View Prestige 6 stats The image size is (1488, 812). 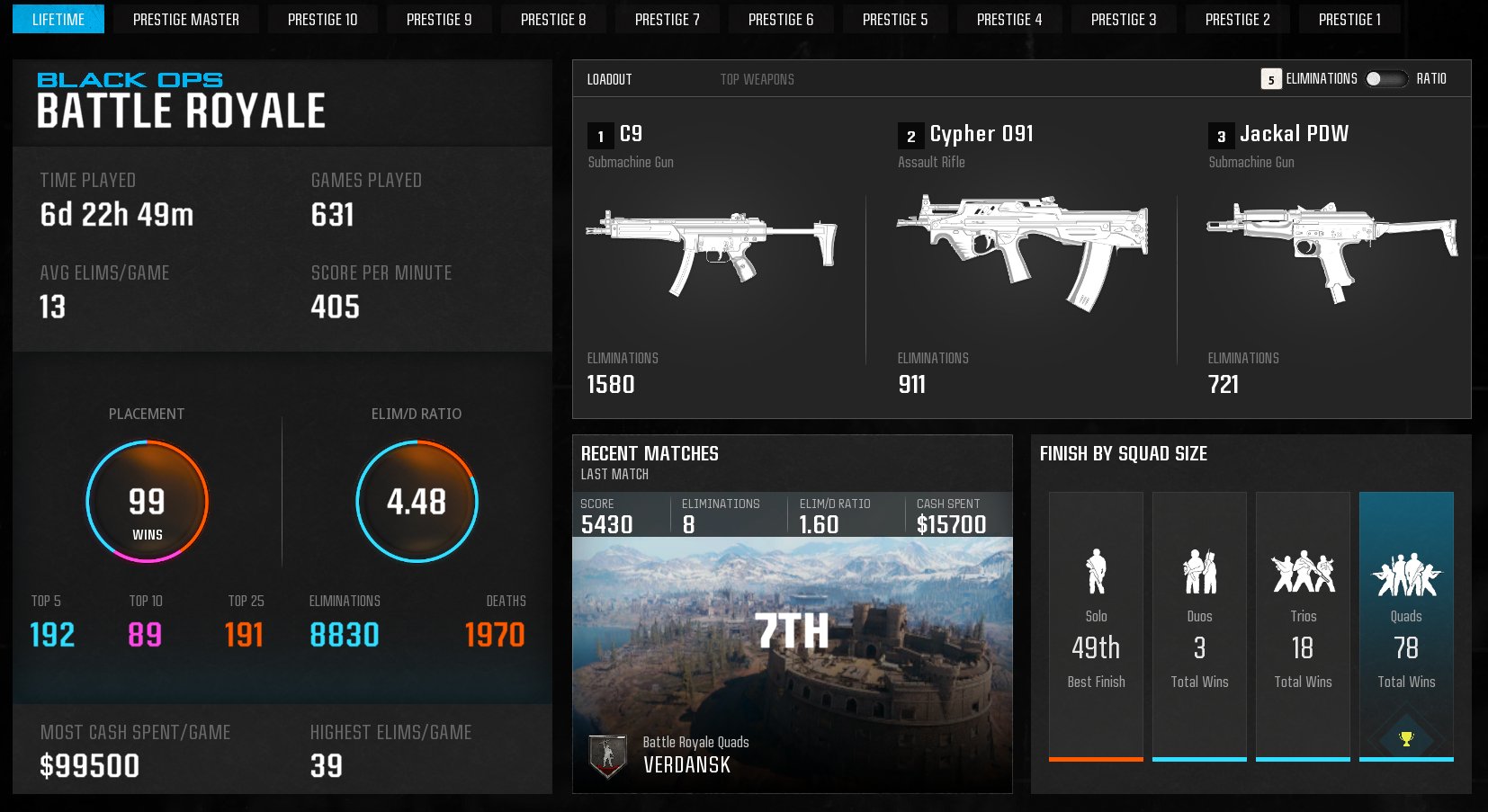(x=781, y=20)
